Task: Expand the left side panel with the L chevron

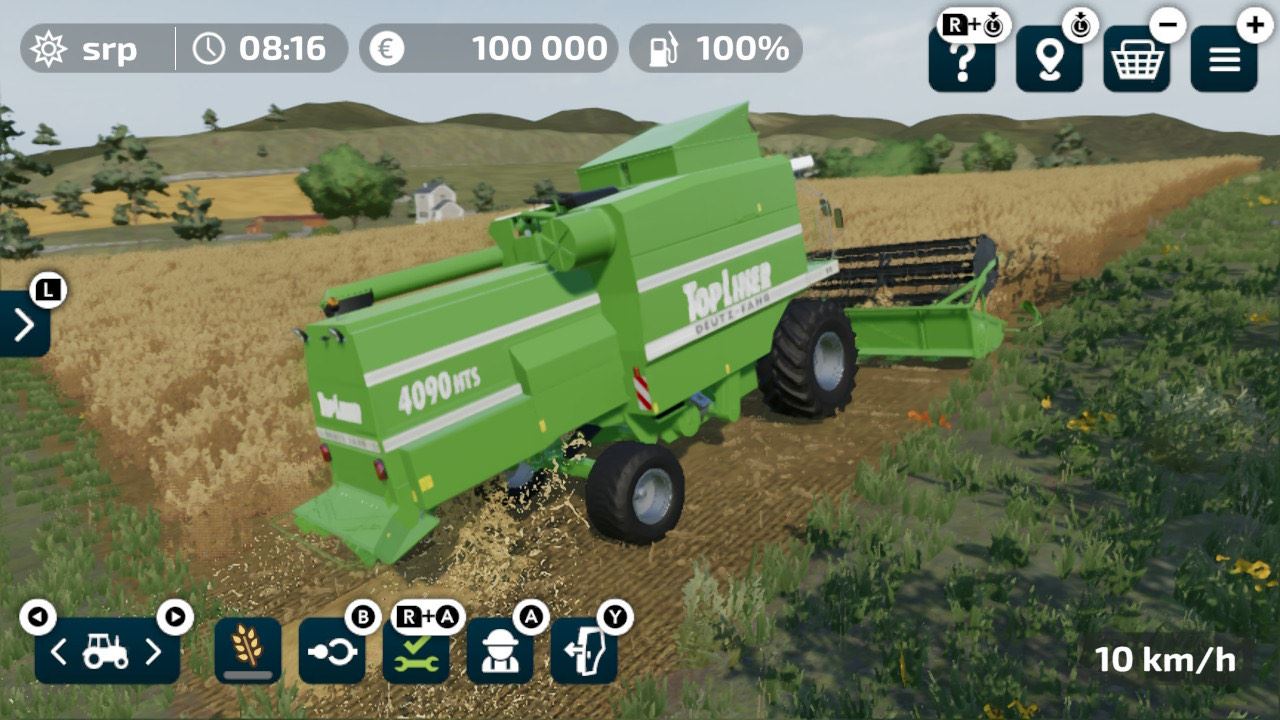Action: coord(23,324)
